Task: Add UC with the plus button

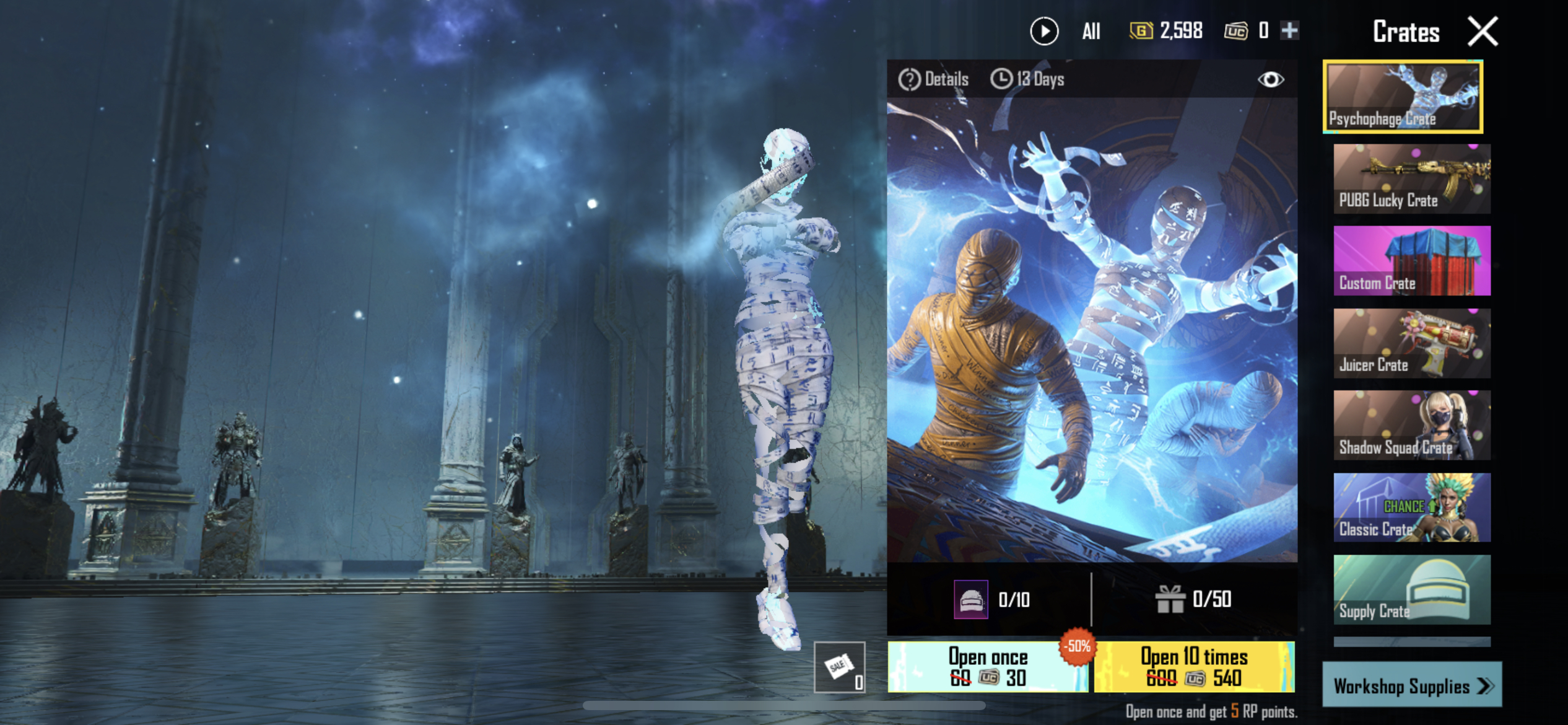Action: pos(1289,30)
